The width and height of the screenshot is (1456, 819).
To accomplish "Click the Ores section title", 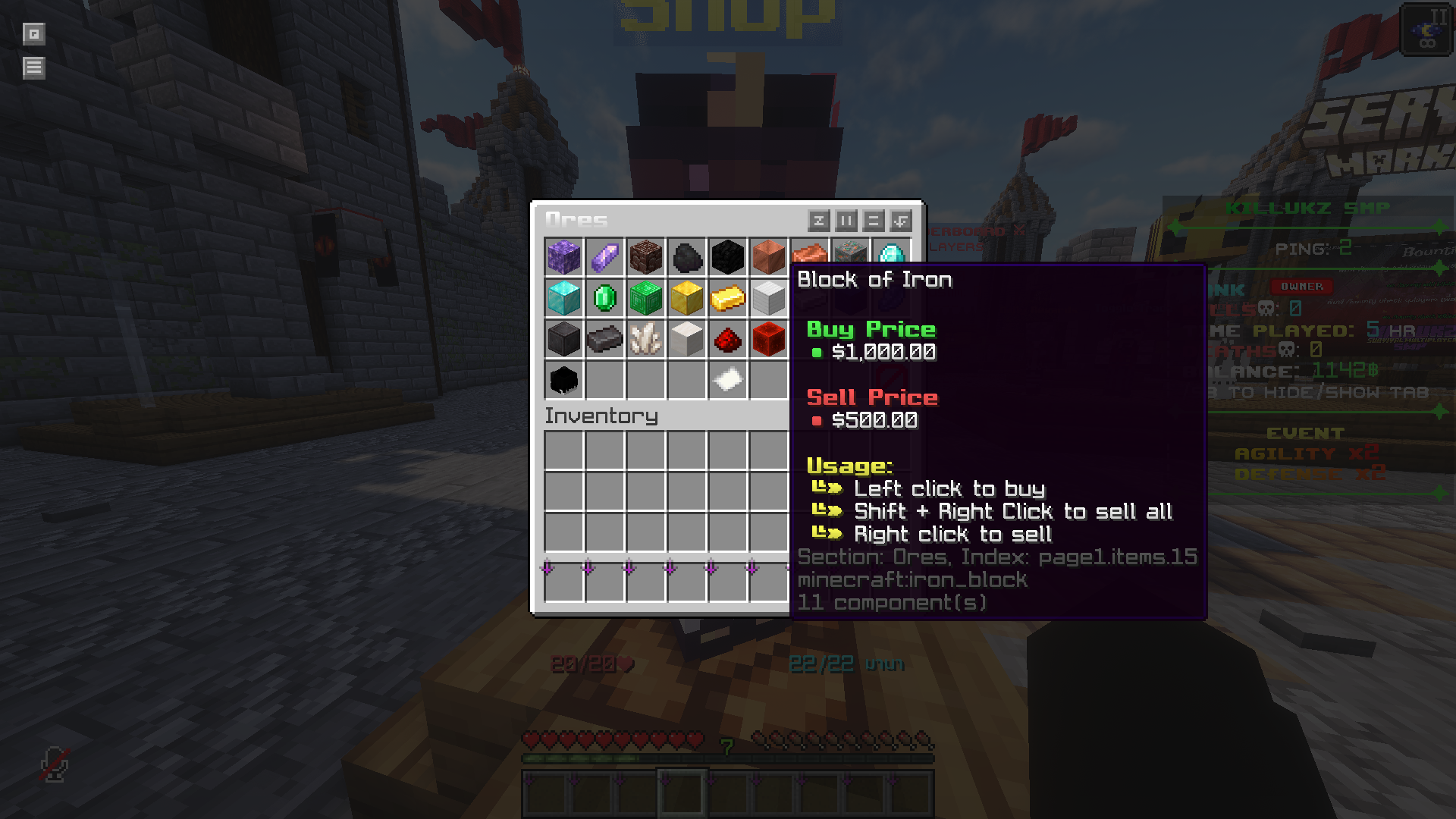I will (576, 220).
